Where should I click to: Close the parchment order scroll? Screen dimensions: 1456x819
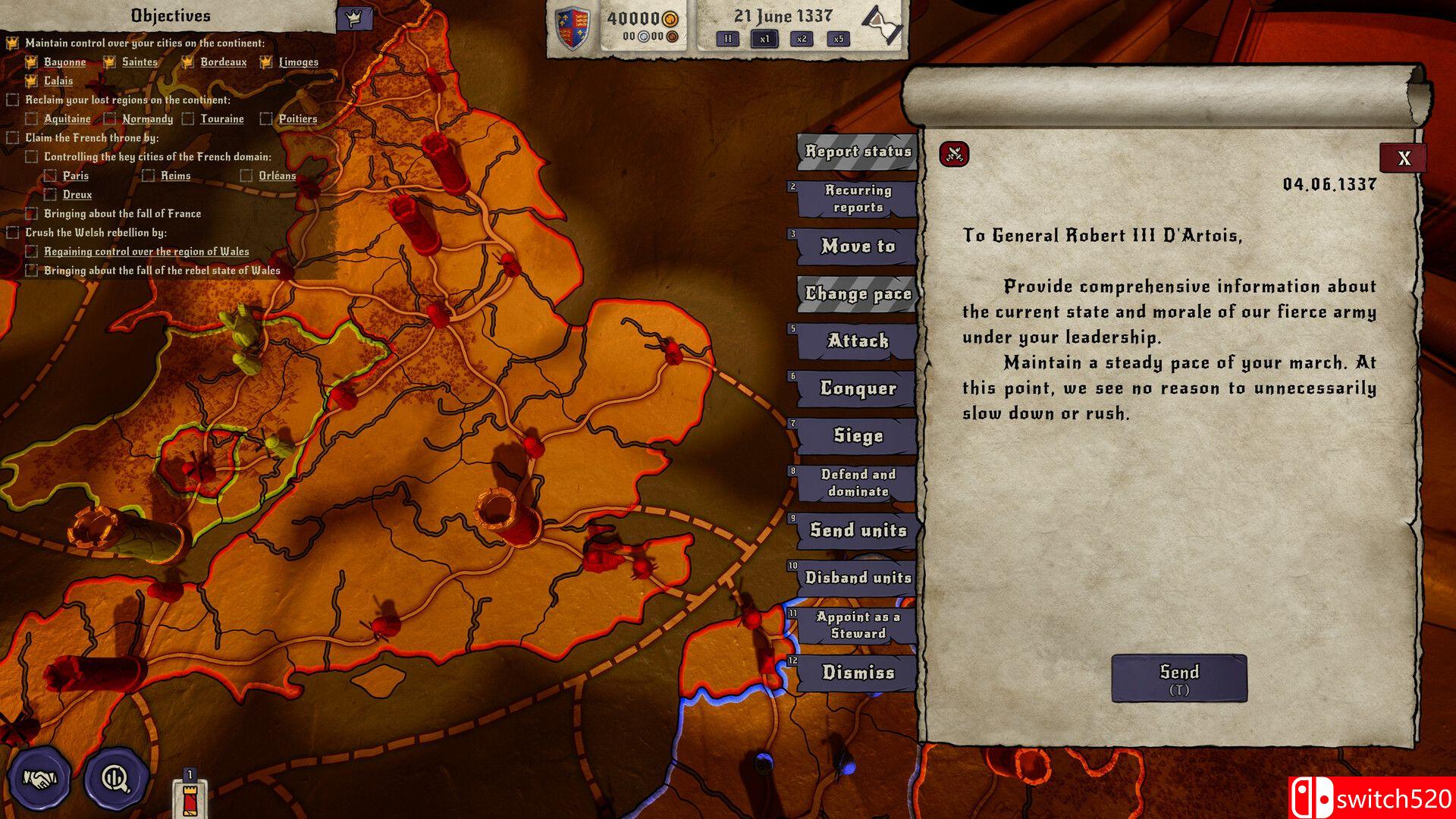point(1403,158)
